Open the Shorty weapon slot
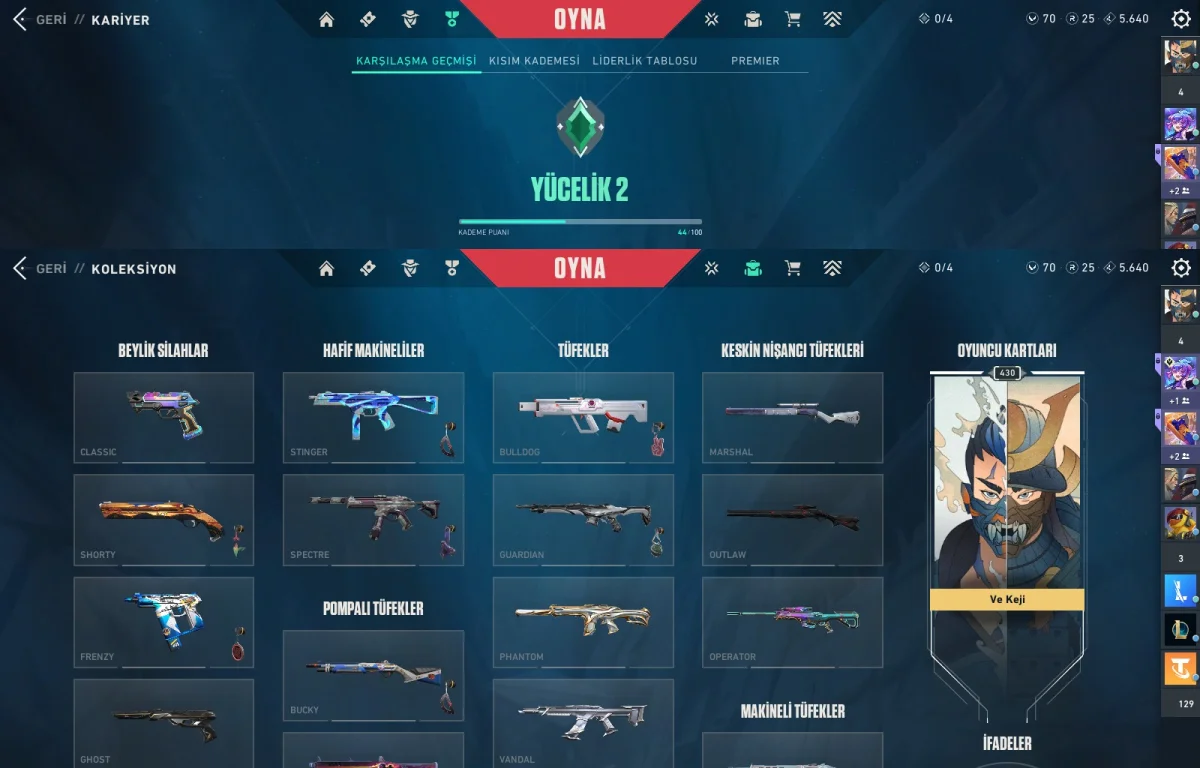The height and width of the screenshot is (768, 1200). 163,519
